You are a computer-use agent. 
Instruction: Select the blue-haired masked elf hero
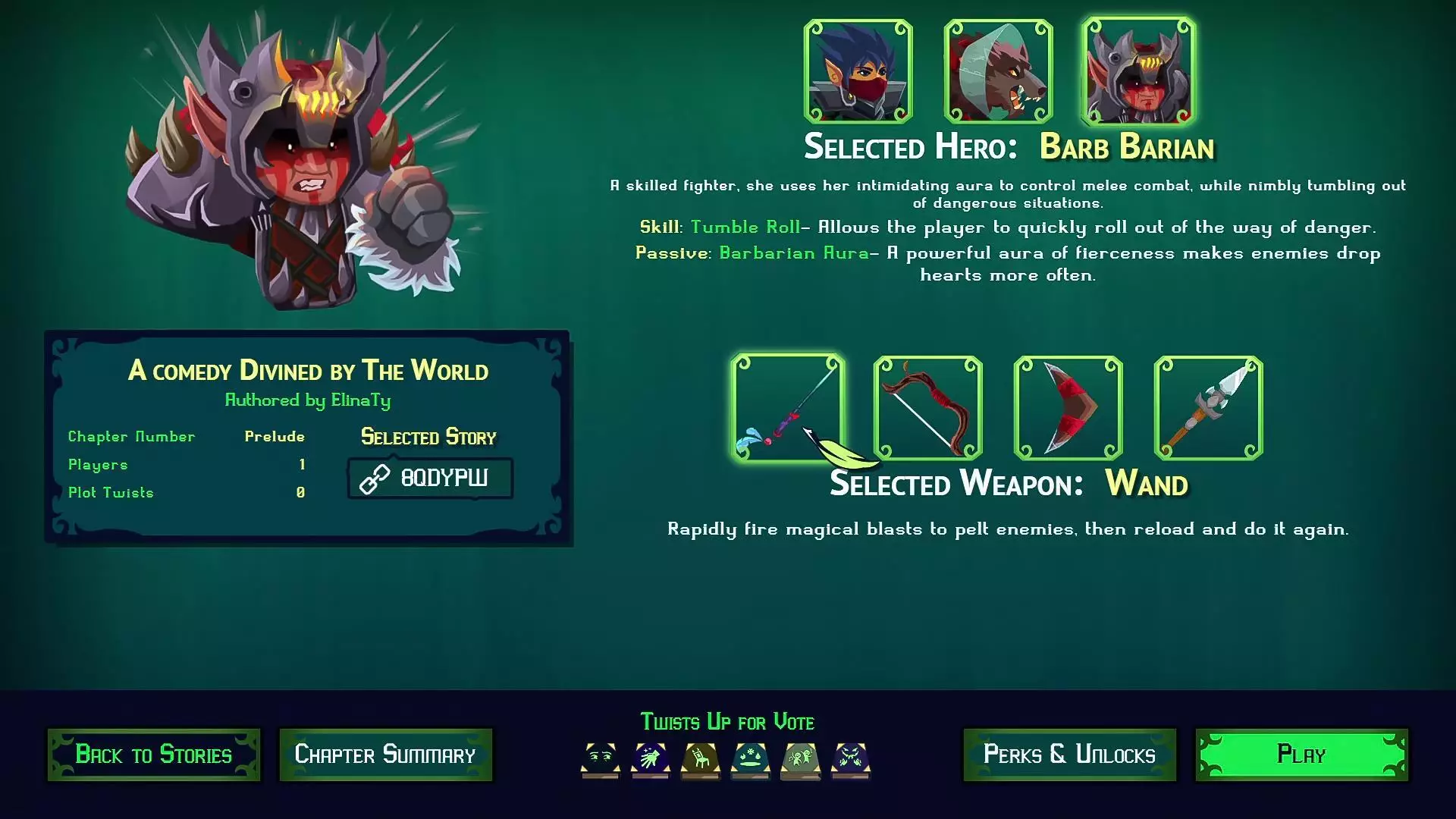point(858,71)
